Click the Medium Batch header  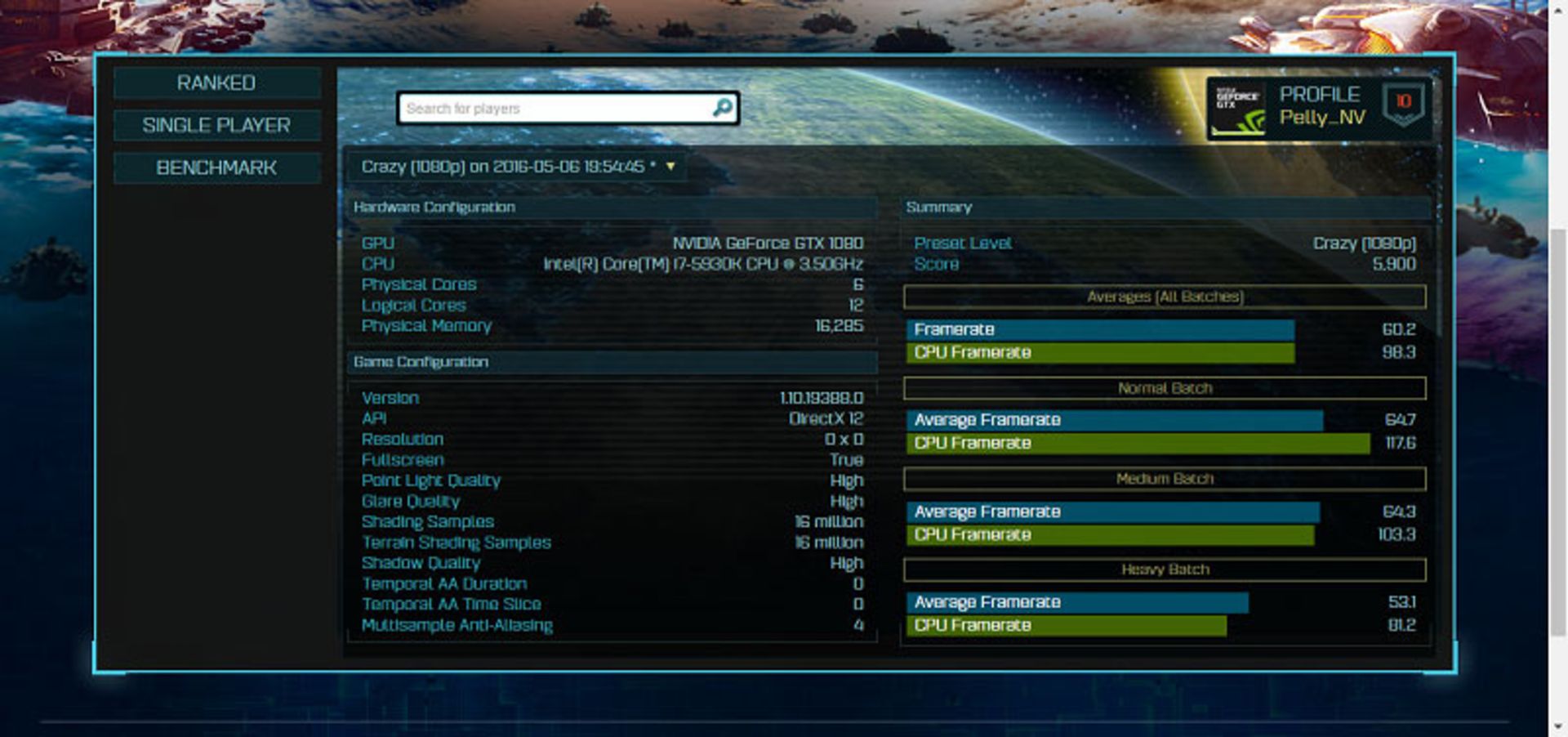(x=1166, y=479)
